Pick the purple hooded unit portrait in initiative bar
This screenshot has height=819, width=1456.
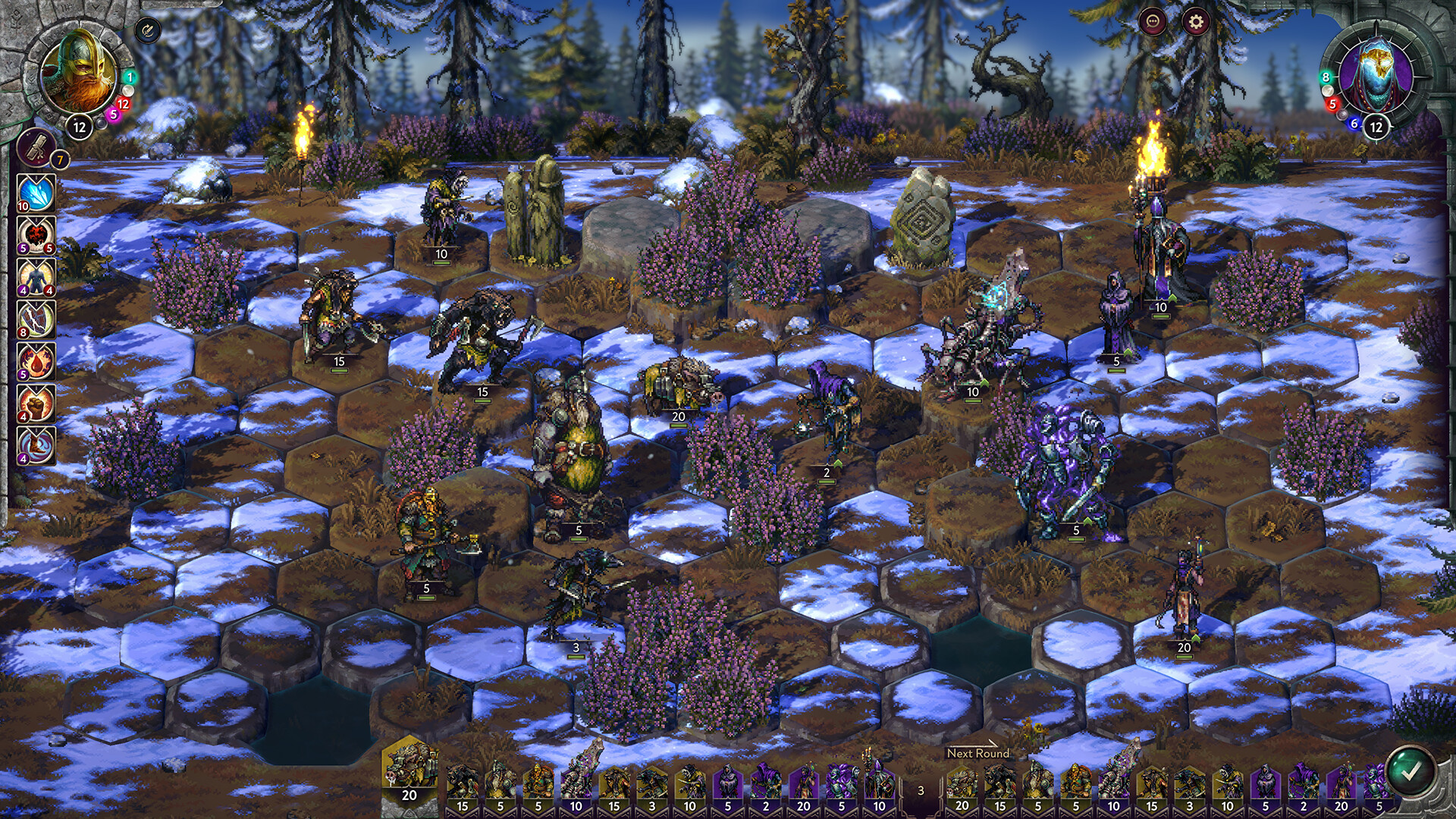[730, 781]
